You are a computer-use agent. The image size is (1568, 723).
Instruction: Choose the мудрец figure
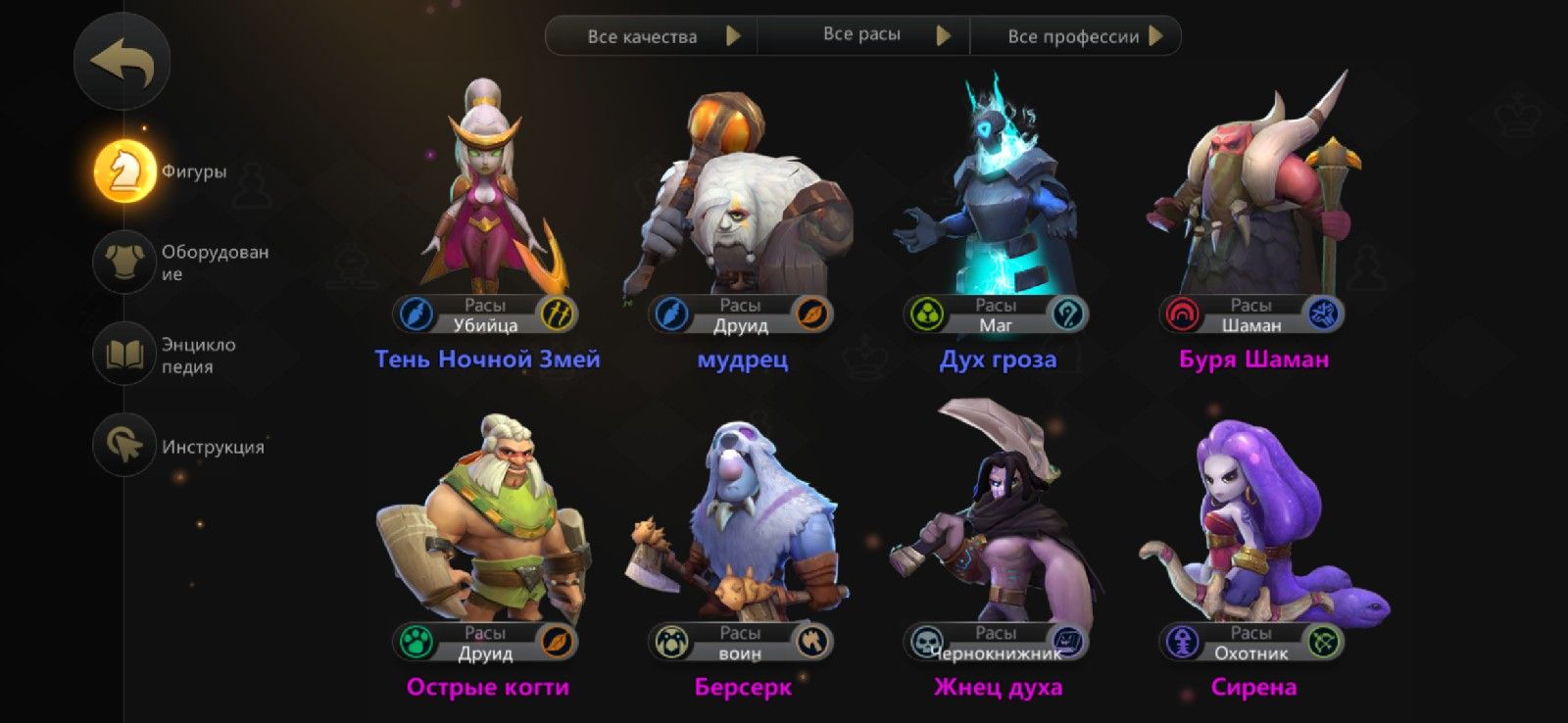click(x=742, y=206)
